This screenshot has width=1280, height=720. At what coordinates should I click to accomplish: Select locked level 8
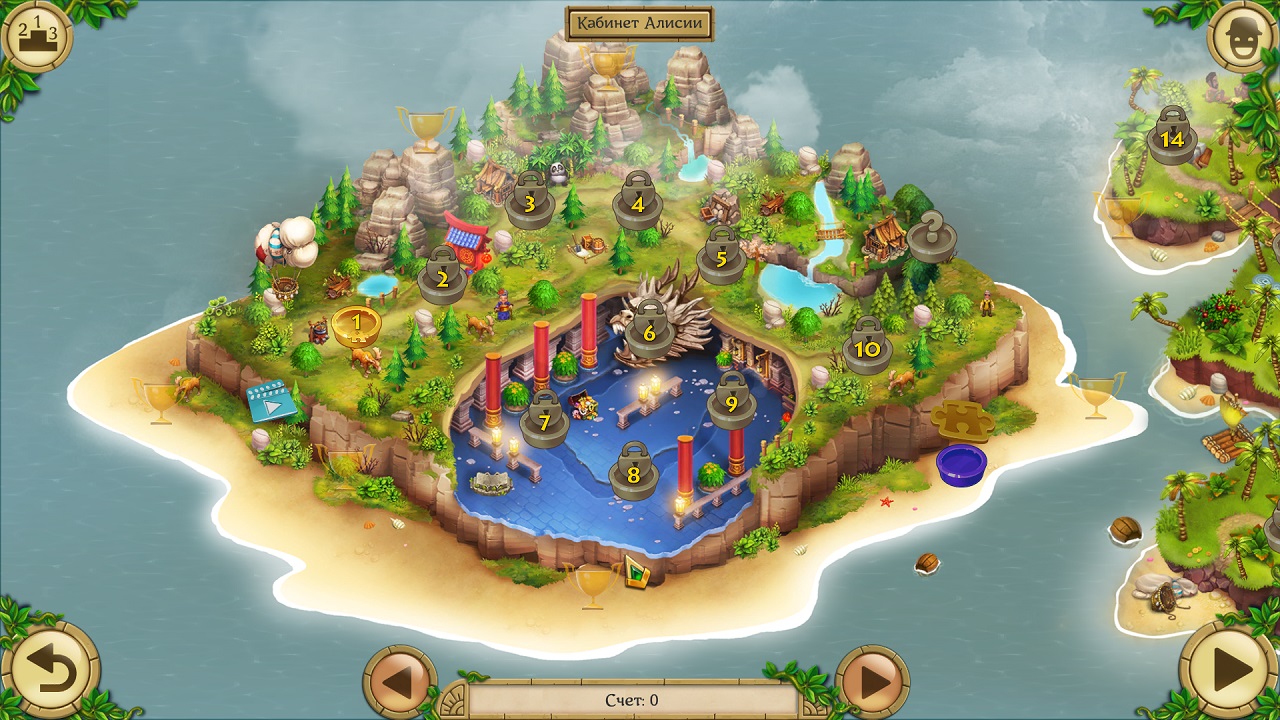tap(633, 474)
